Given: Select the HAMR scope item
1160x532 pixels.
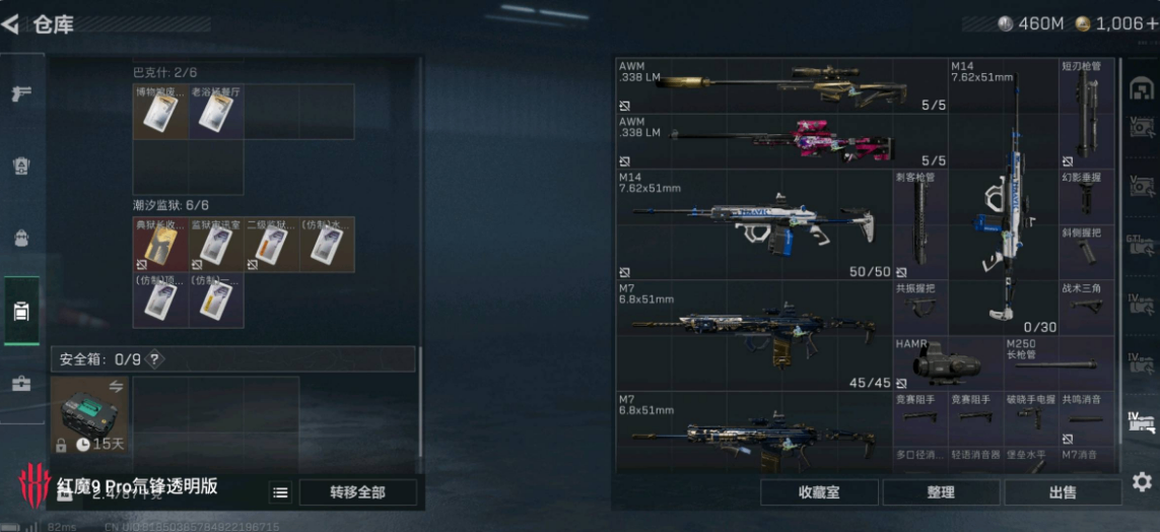Looking at the screenshot, I should 946,364.
